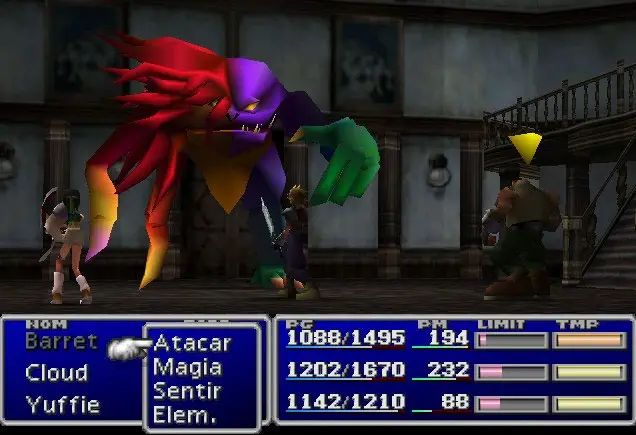Open the Magia command menu

[187, 367]
